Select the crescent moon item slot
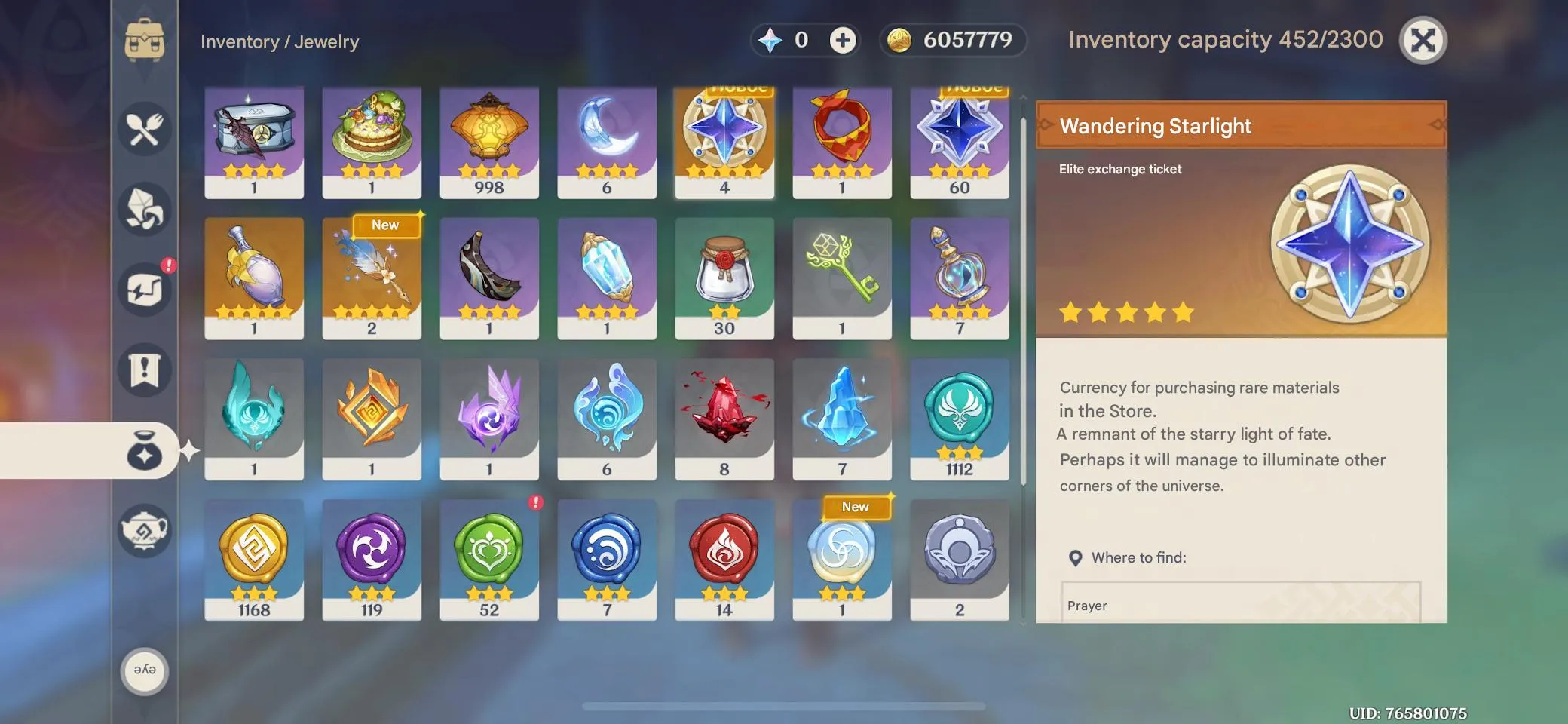Image resolution: width=1568 pixels, height=724 pixels. click(607, 142)
